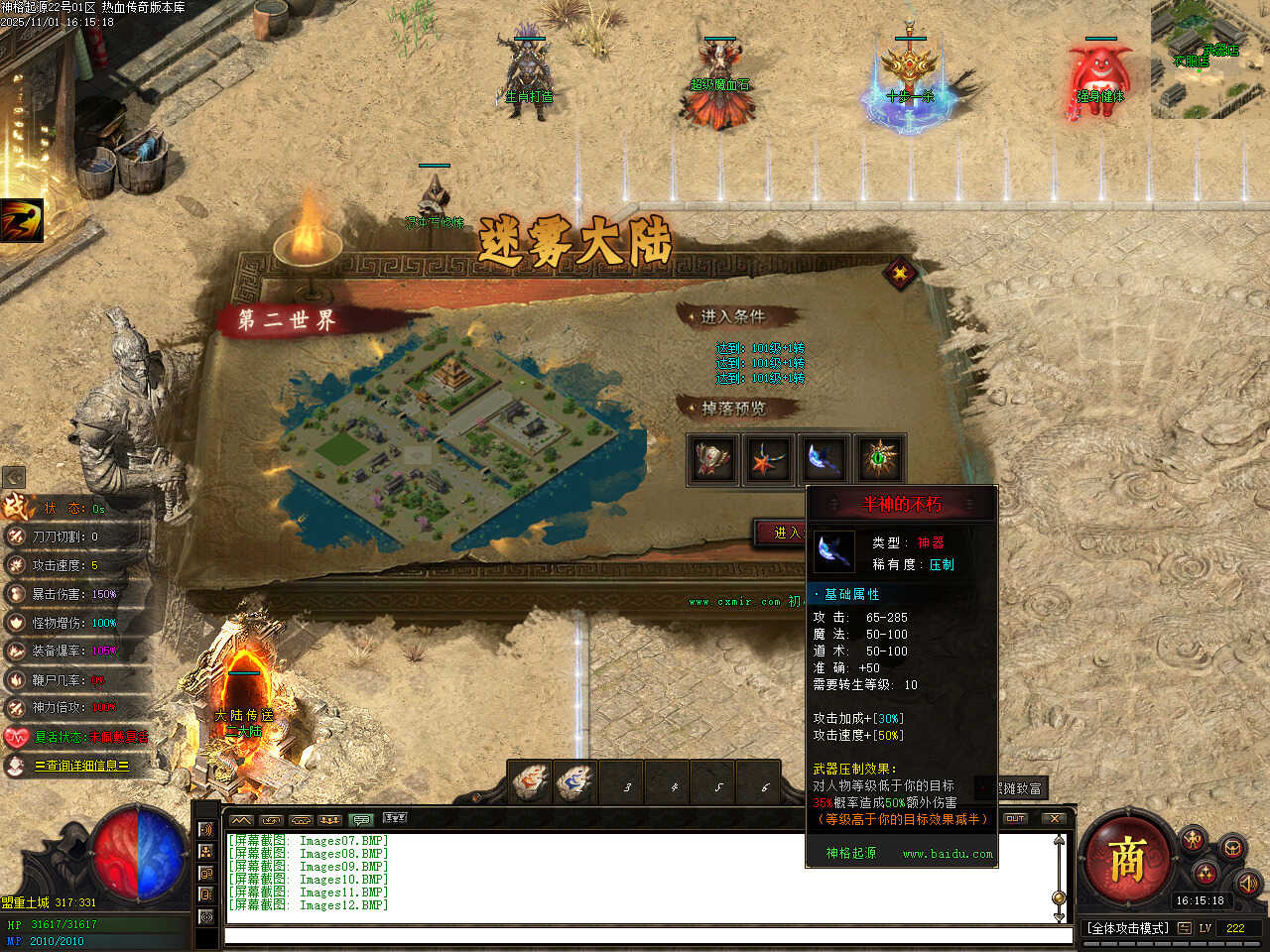Open the minimap in the corner

1210,59
